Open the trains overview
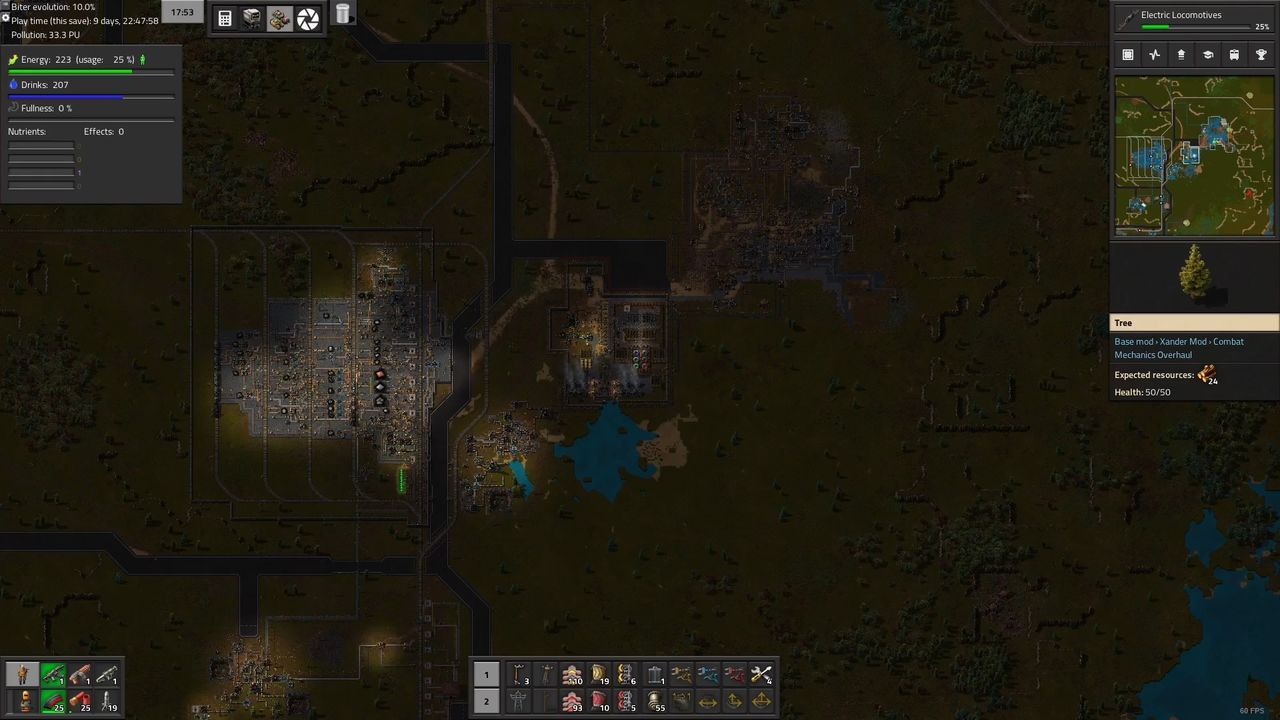1280x720 pixels. coord(1234,55)
